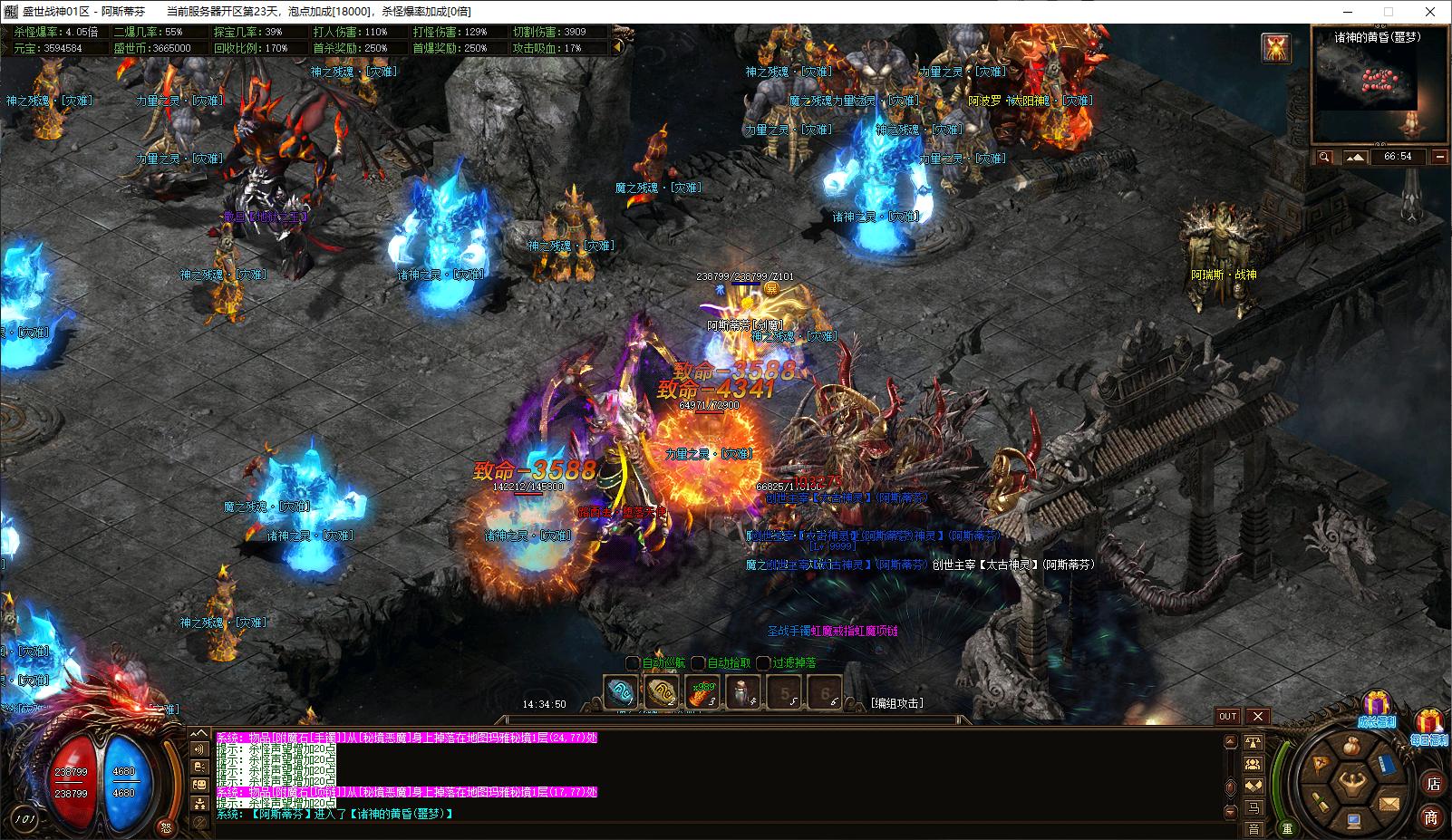Maximize the game window
1452x840 pixels.
pyautogui.click(x=1388, y=12)
